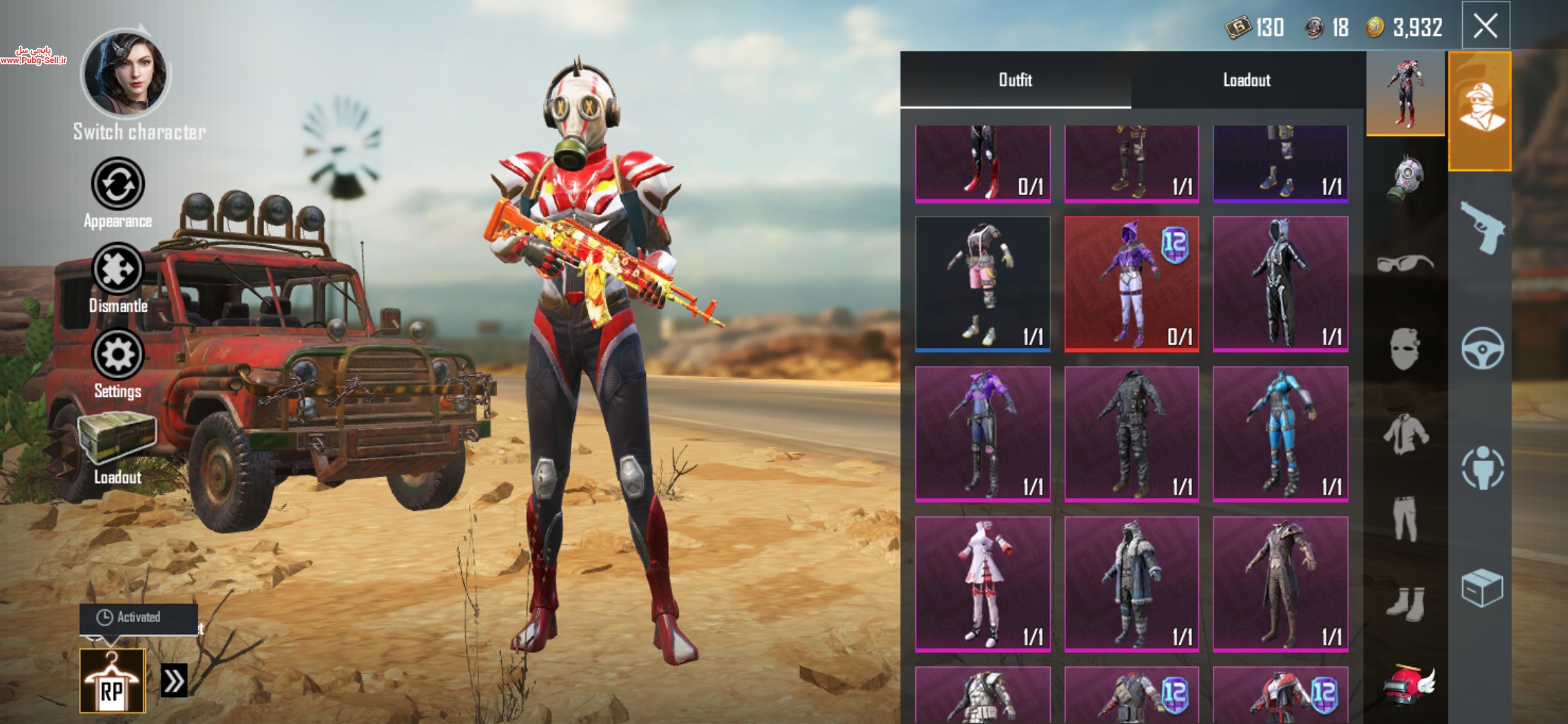
Task: Filter by glasses slot icon
Action: pos(1405,262)
